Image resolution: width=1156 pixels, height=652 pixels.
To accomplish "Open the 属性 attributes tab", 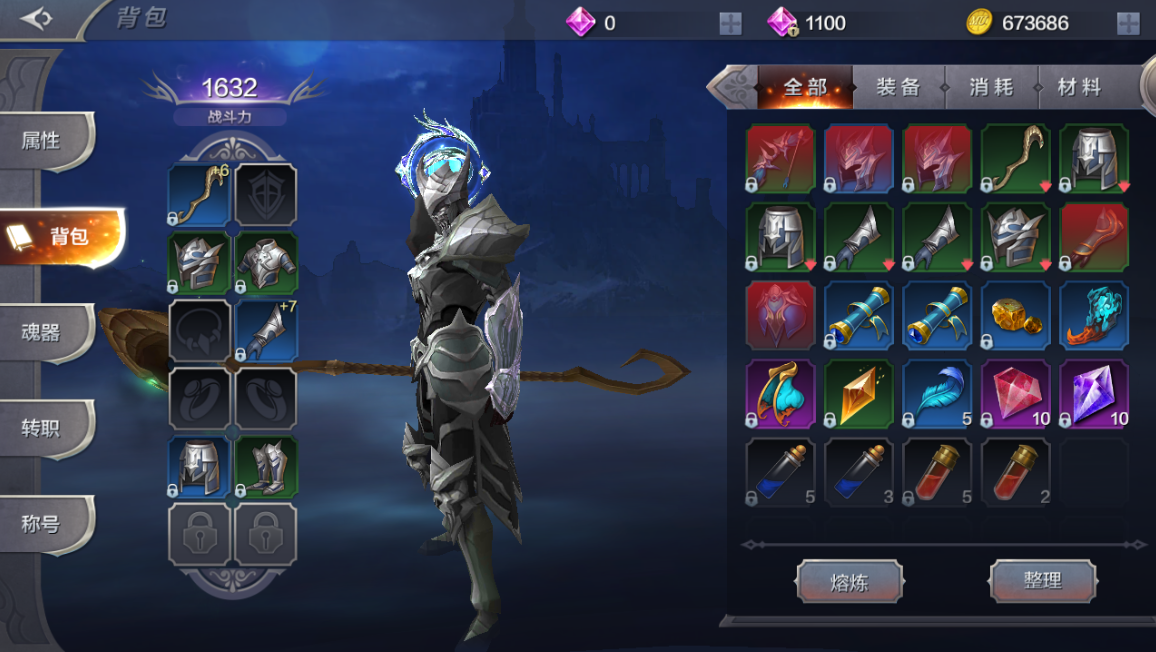I will click(42, 141).
